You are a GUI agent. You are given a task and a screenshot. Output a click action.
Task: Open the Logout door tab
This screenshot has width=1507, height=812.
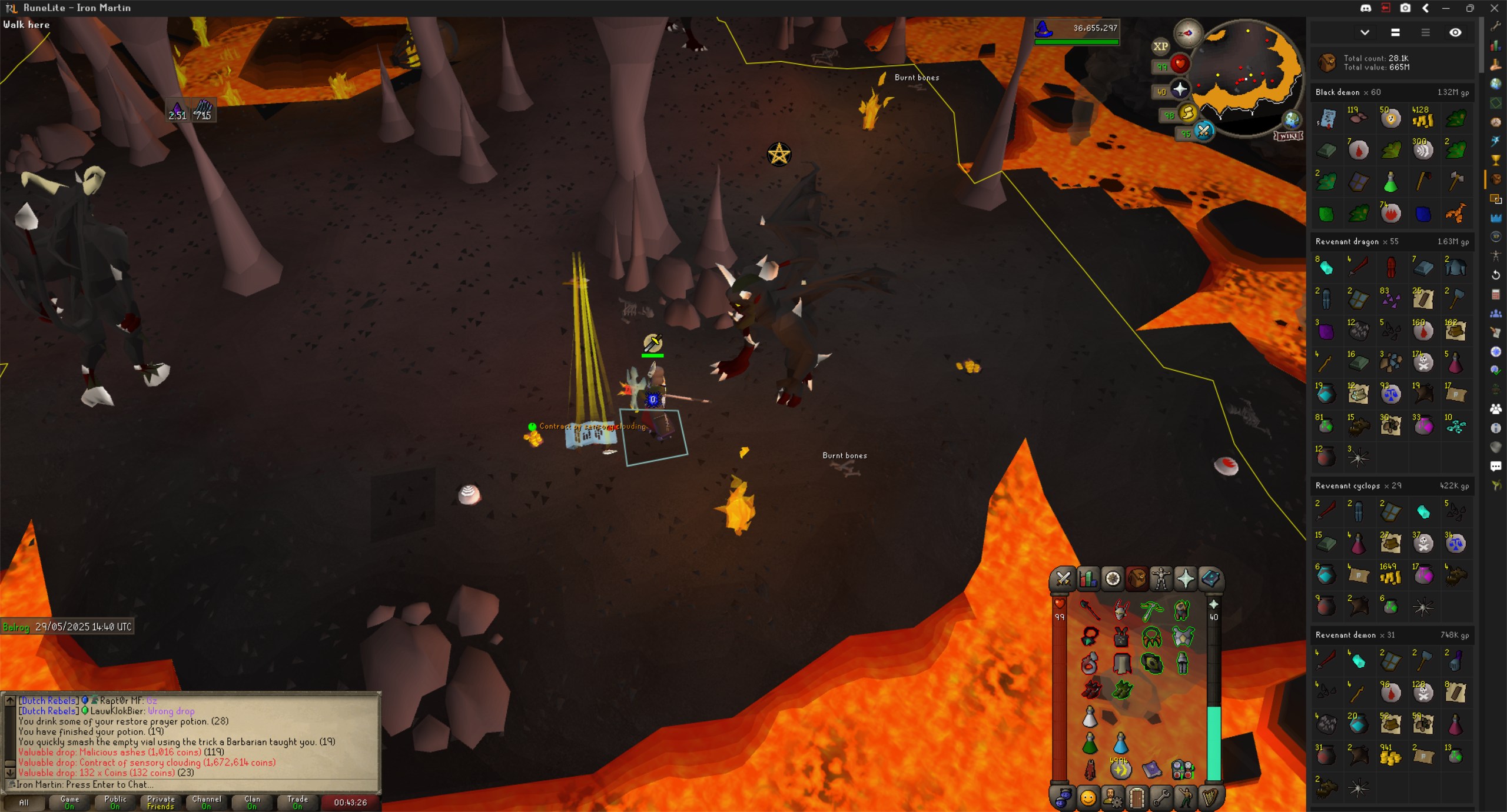pos(1136,798)
